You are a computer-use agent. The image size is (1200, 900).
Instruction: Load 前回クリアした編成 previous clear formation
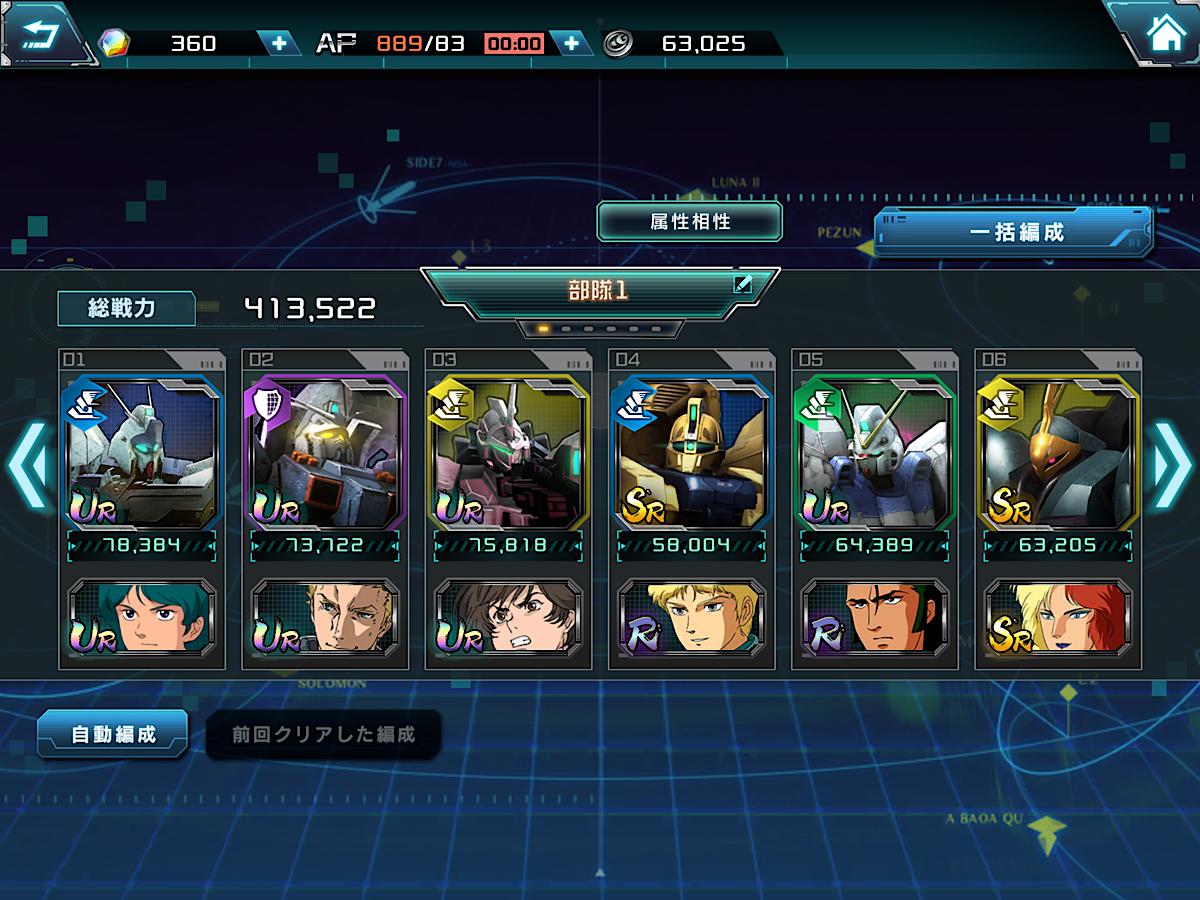point(323,734)
